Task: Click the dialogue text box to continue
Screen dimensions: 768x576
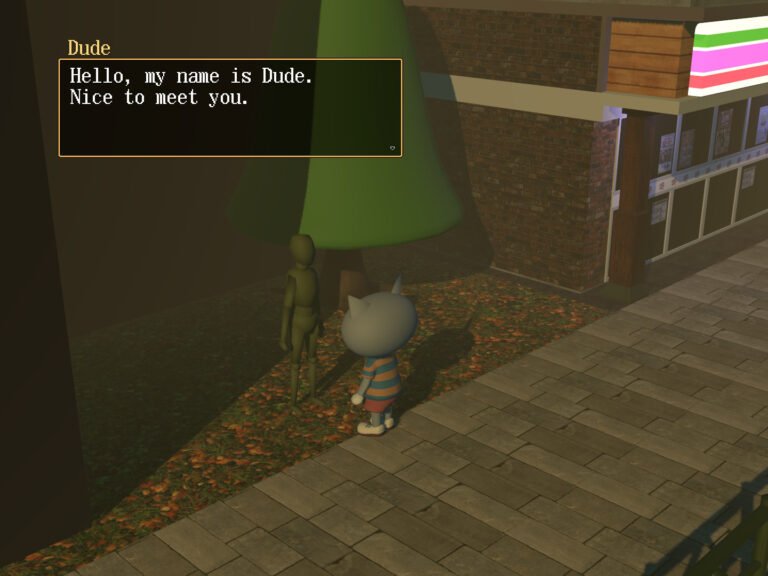Action: [230, 108]
